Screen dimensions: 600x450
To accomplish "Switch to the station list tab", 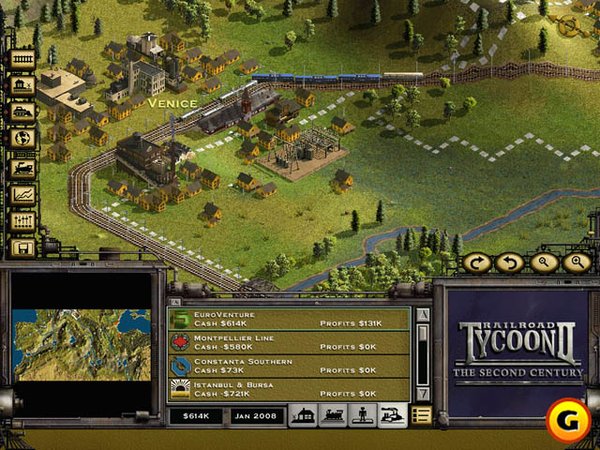I will pos(303,415).
